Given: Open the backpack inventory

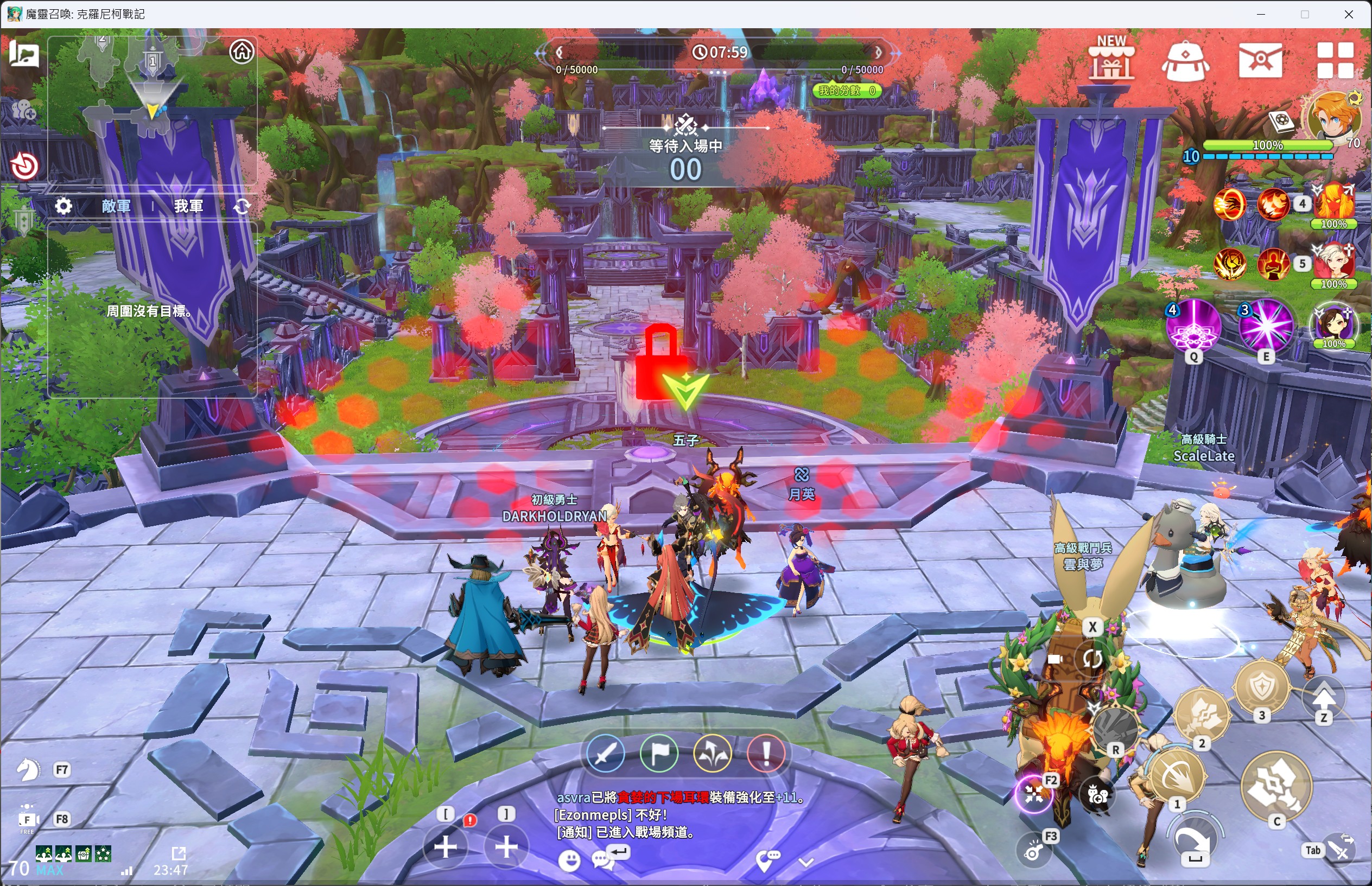Looking at the screenshot, I should tap(1185, 61).
